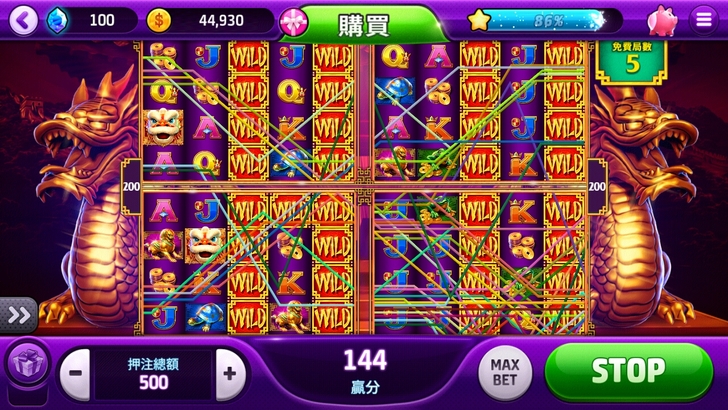Decrease the total bet with minus
This screenshot has height=410, width=728.
(x=77, y=374)
